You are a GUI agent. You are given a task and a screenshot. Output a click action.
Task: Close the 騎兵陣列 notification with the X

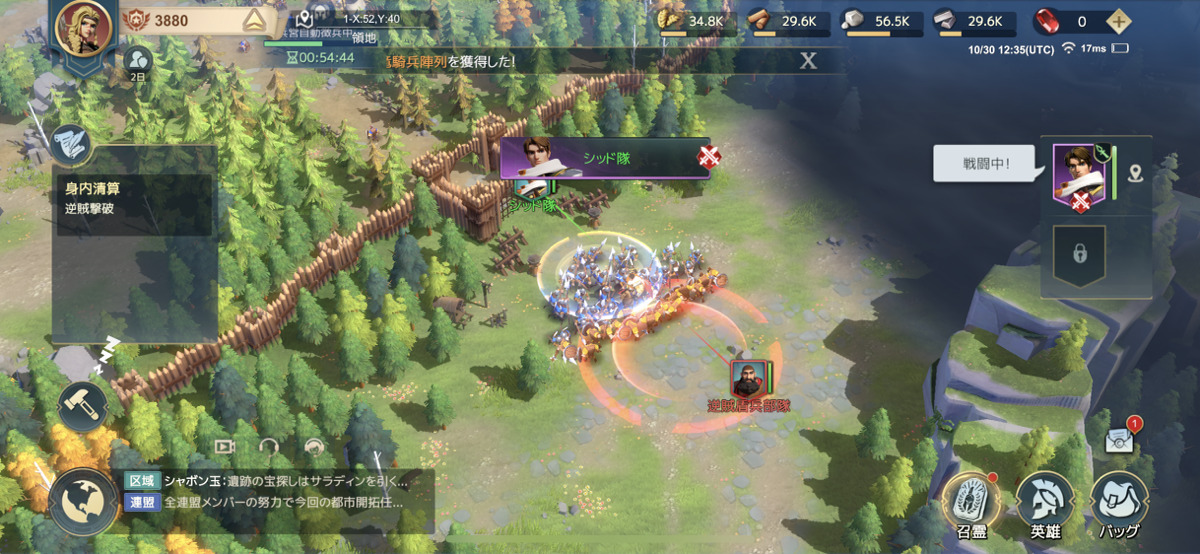coord(808,61)
